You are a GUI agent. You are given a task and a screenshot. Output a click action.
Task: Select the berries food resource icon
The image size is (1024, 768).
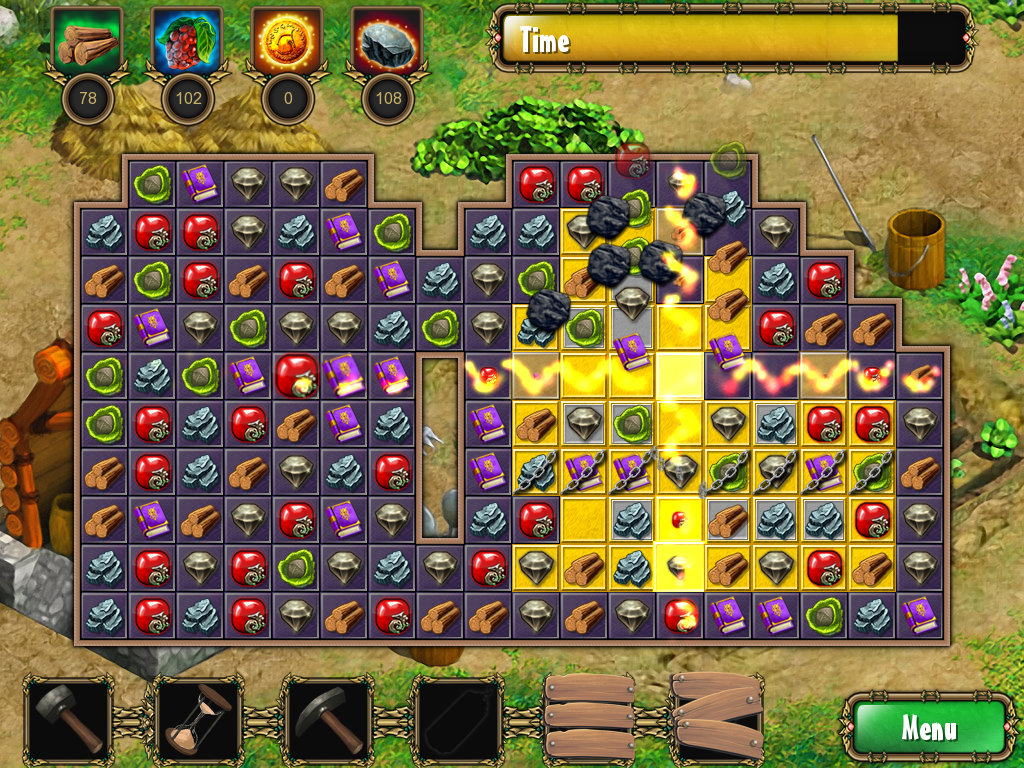click(187, 42)
